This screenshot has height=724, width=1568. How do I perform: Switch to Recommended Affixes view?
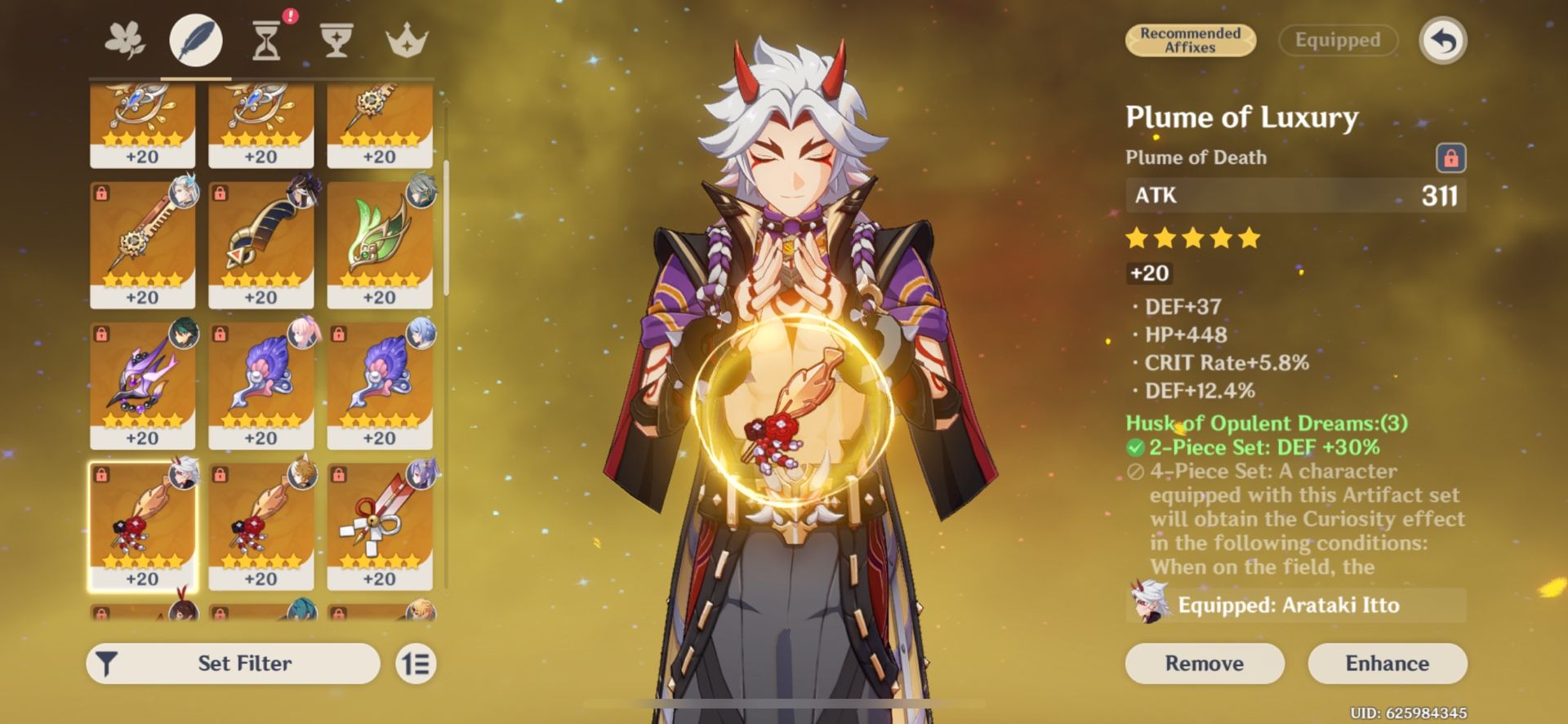pos(1191,40)
